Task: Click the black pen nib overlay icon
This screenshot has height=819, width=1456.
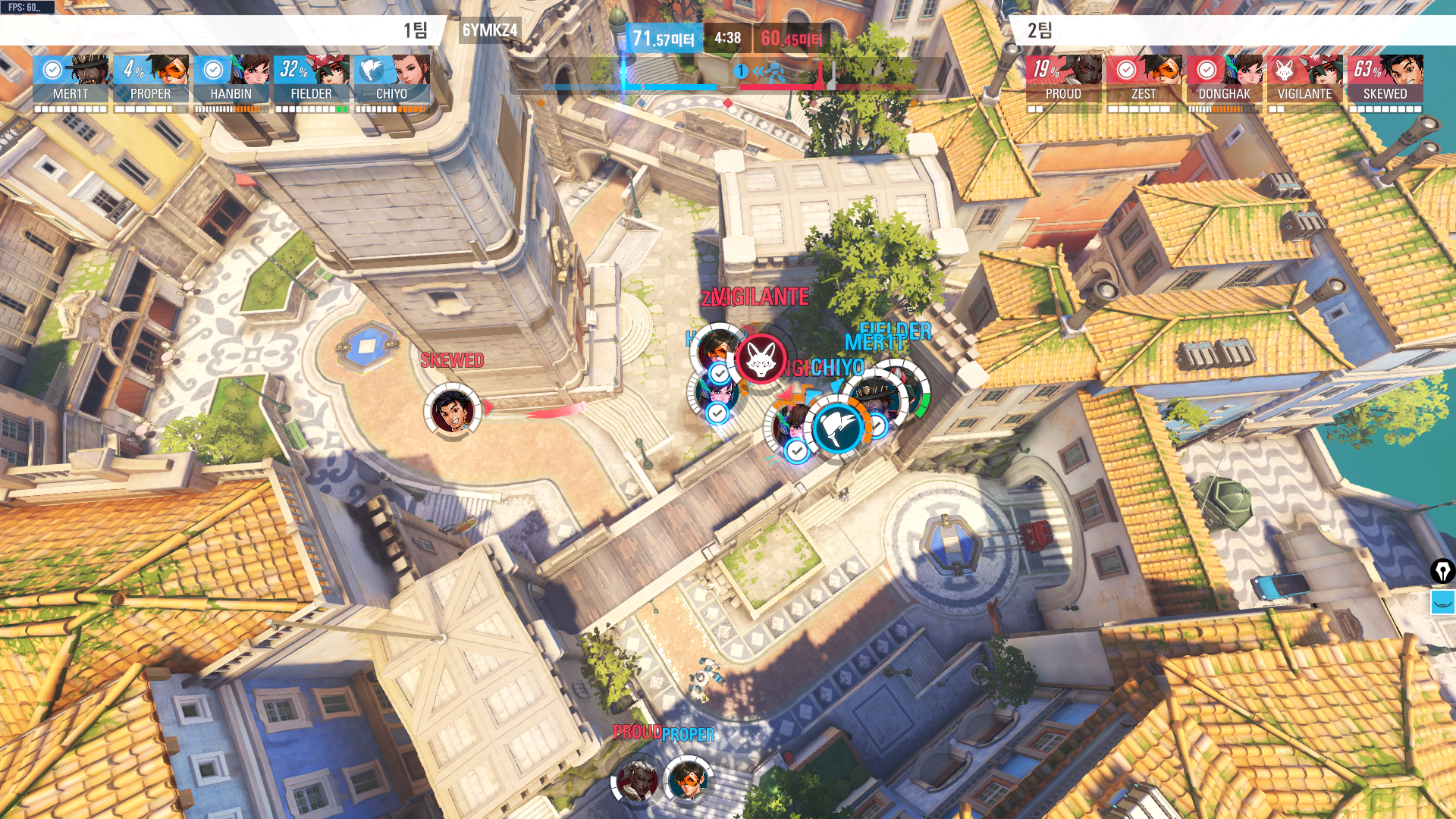Action: 1442,571
